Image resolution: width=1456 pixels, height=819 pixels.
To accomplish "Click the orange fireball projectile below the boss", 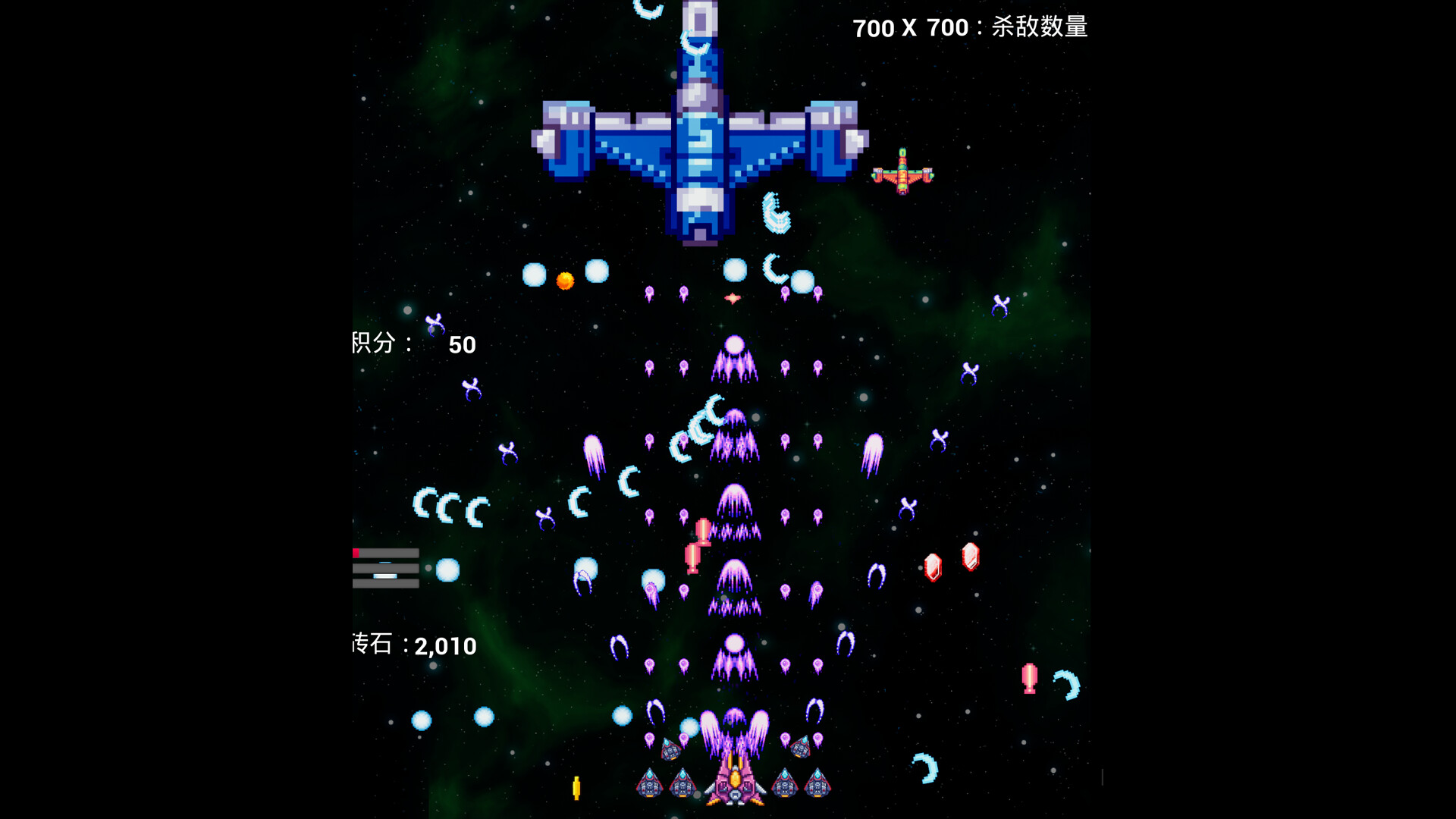I will point(564,279).
